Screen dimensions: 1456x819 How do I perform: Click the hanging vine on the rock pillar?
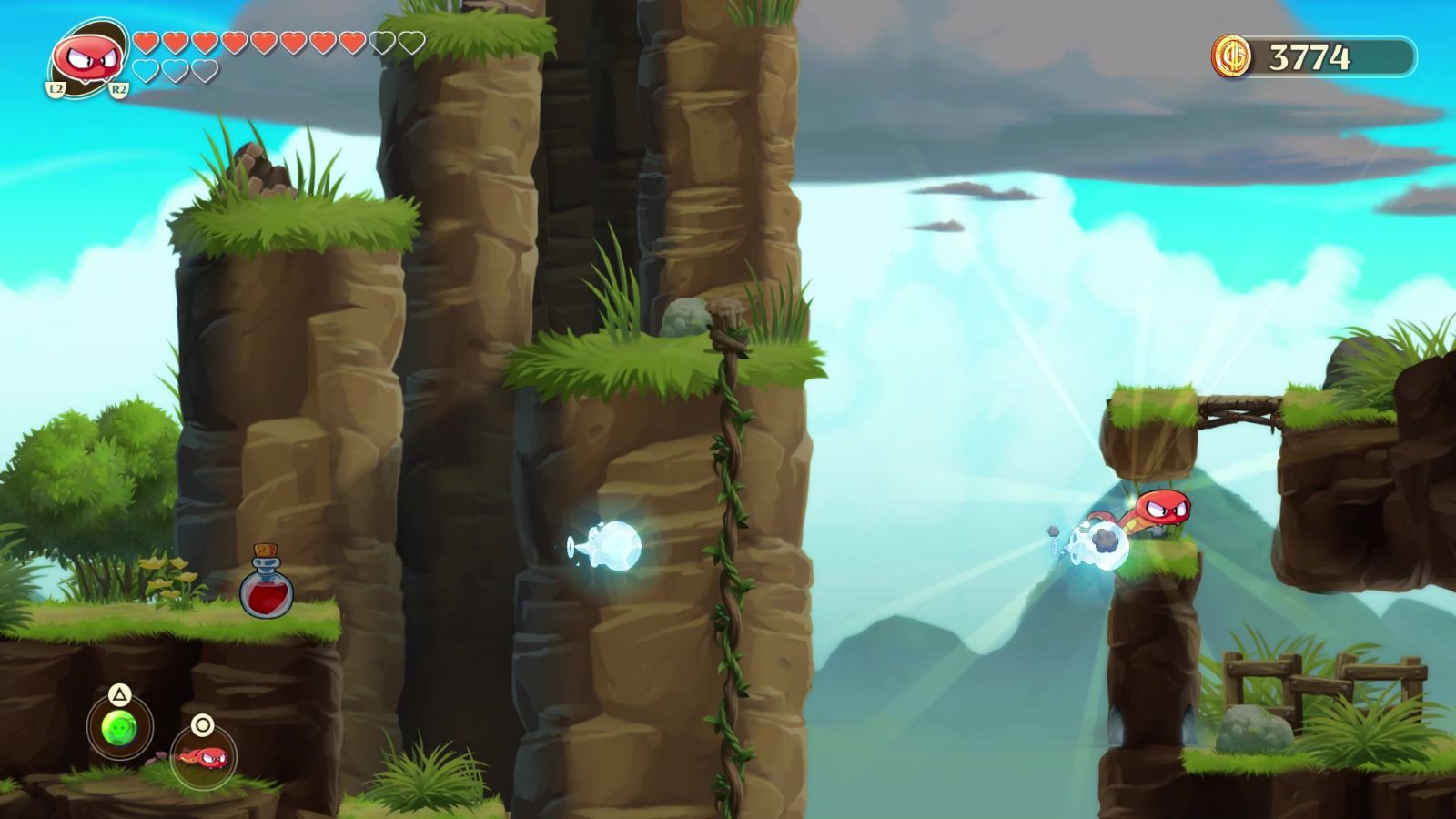[x=732, y=546]
